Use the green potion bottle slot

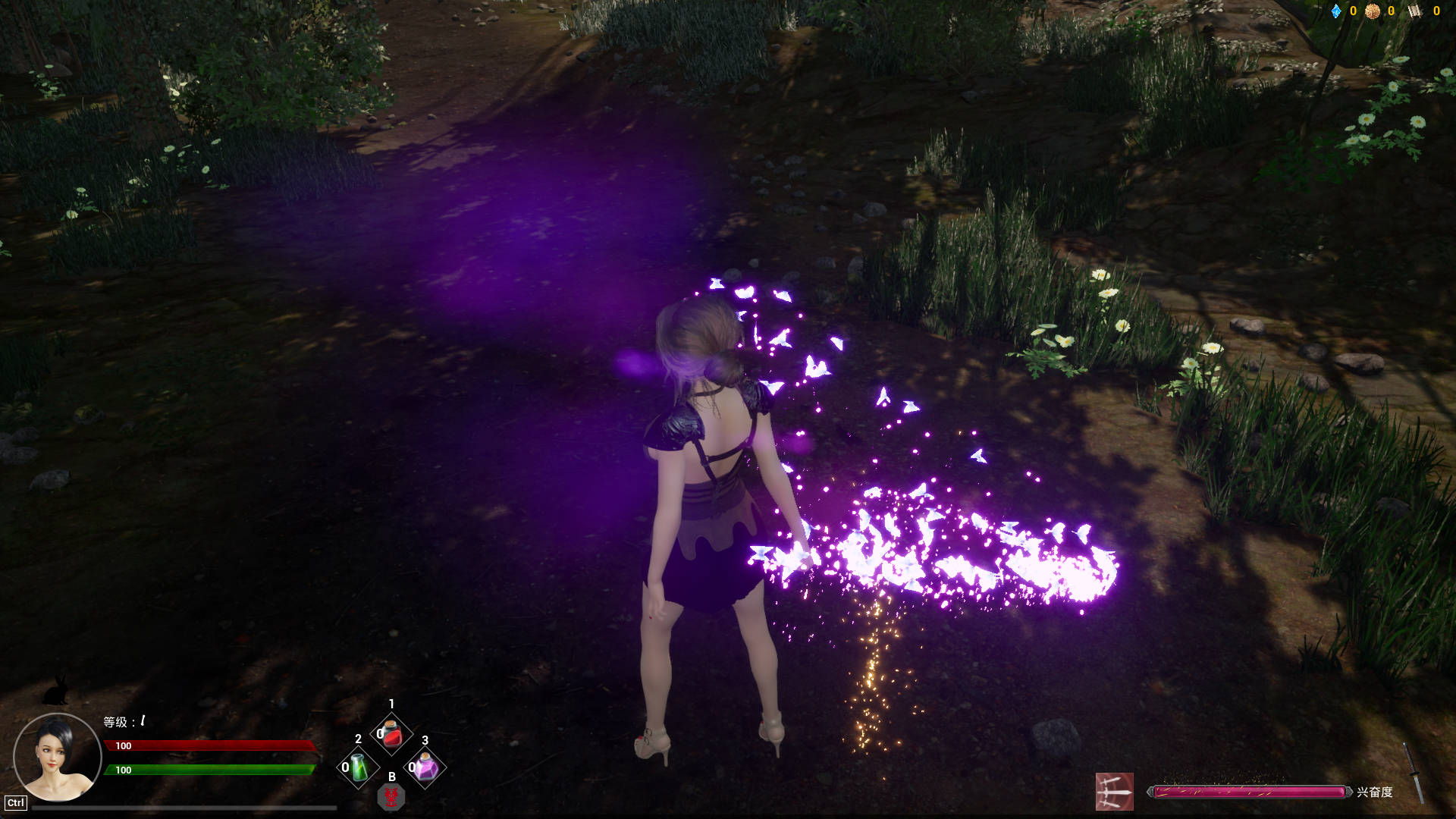click(358, 767)
